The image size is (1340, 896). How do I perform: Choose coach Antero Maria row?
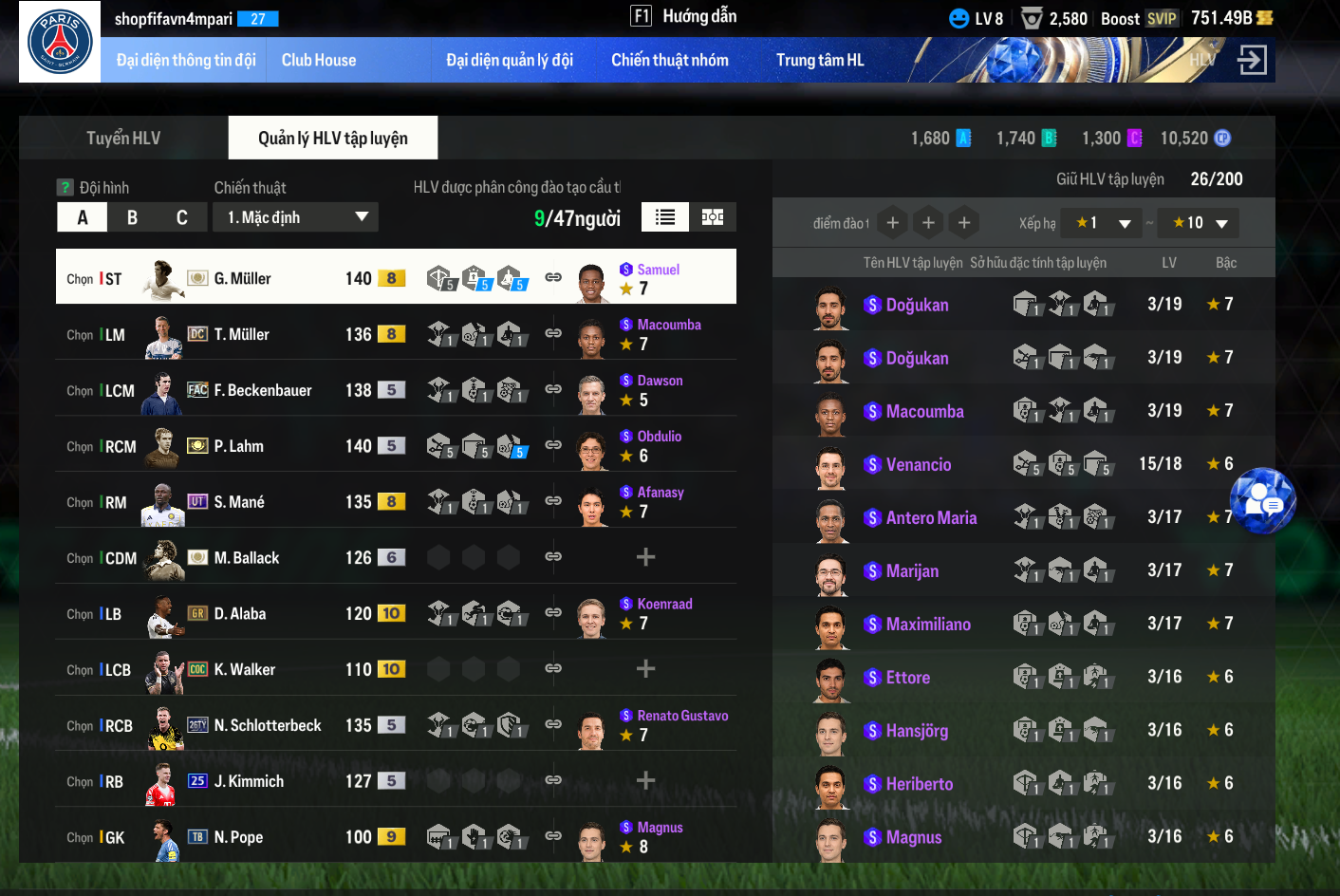(930, 518)
